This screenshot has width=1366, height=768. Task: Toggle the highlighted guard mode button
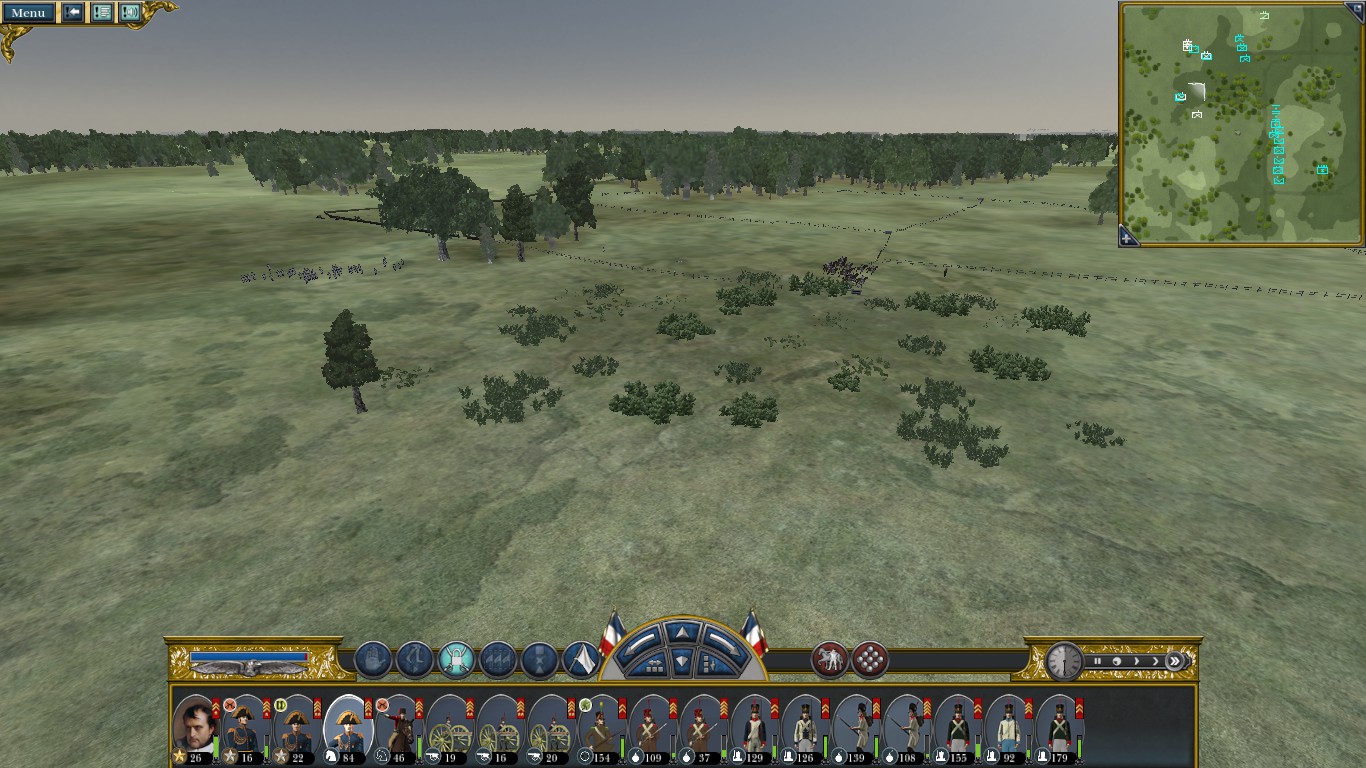tap(456, 660)
